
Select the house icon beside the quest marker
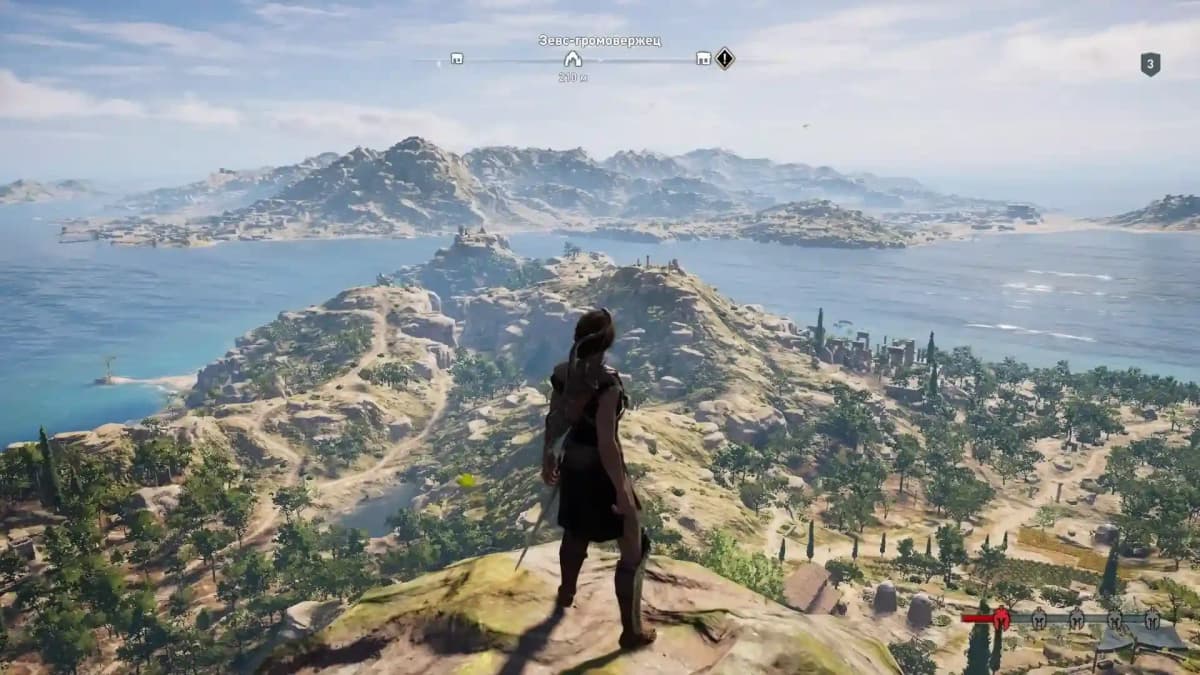coord(703,59)
